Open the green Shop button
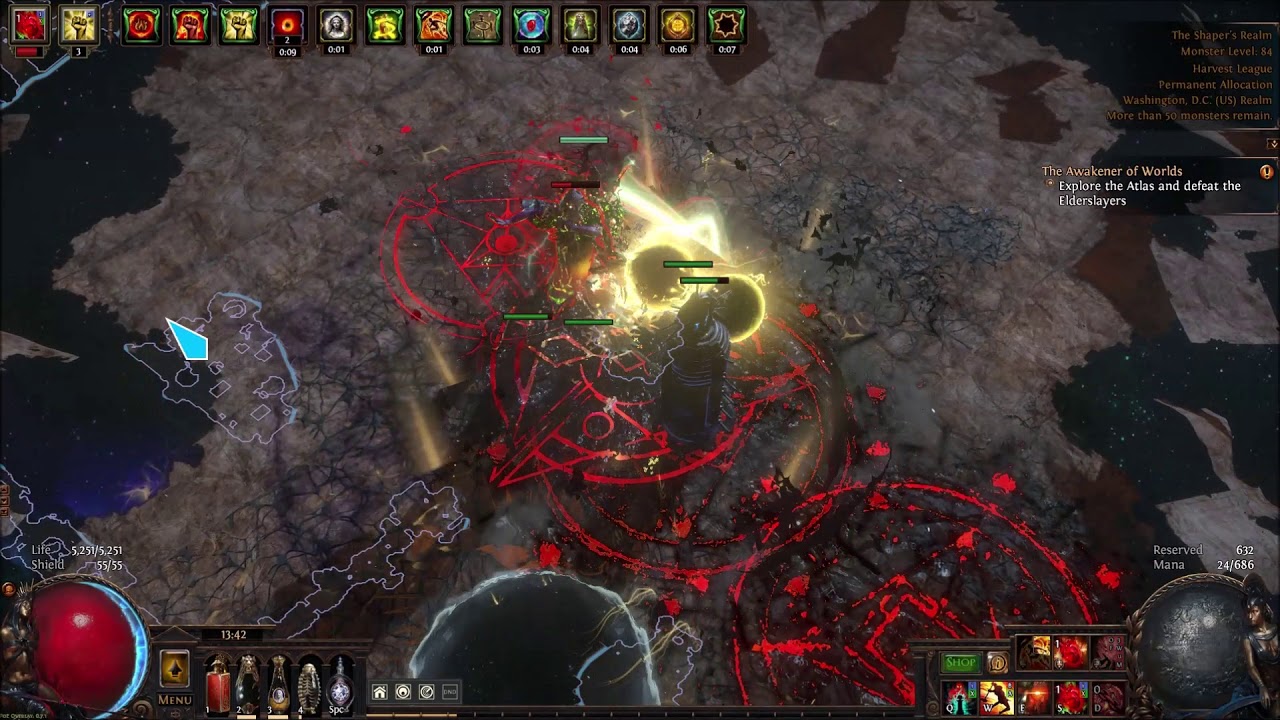Viewport: 1280px width, 720px height. click(x=960, y=662)
